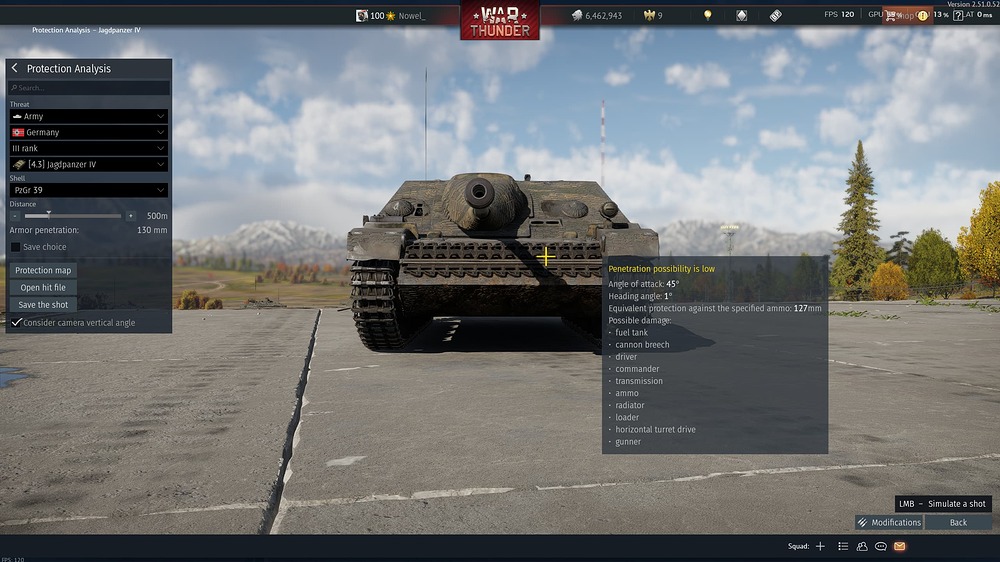Screen dimensions: 1000x562
Task: Open the Modifications window
Action: point(889,522)
